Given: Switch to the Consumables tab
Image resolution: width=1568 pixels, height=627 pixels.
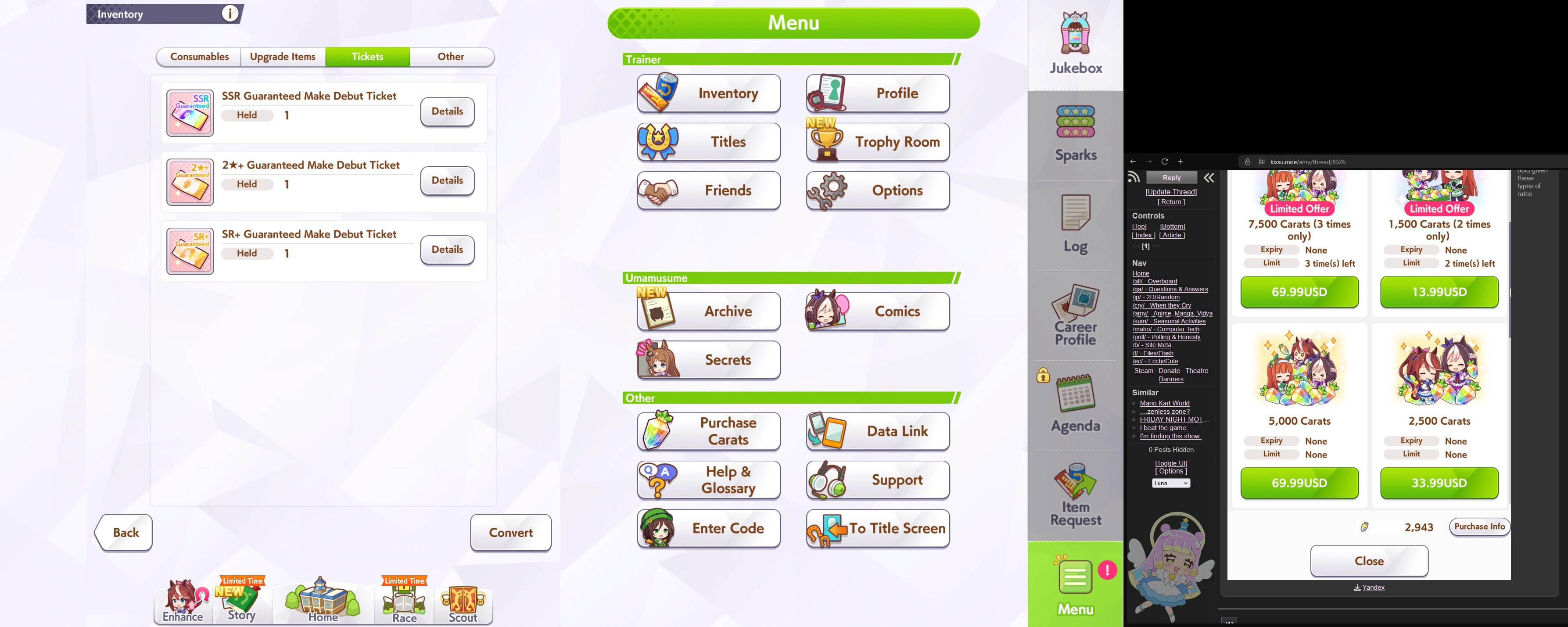Looking at the screenshot, I should 199,57.
